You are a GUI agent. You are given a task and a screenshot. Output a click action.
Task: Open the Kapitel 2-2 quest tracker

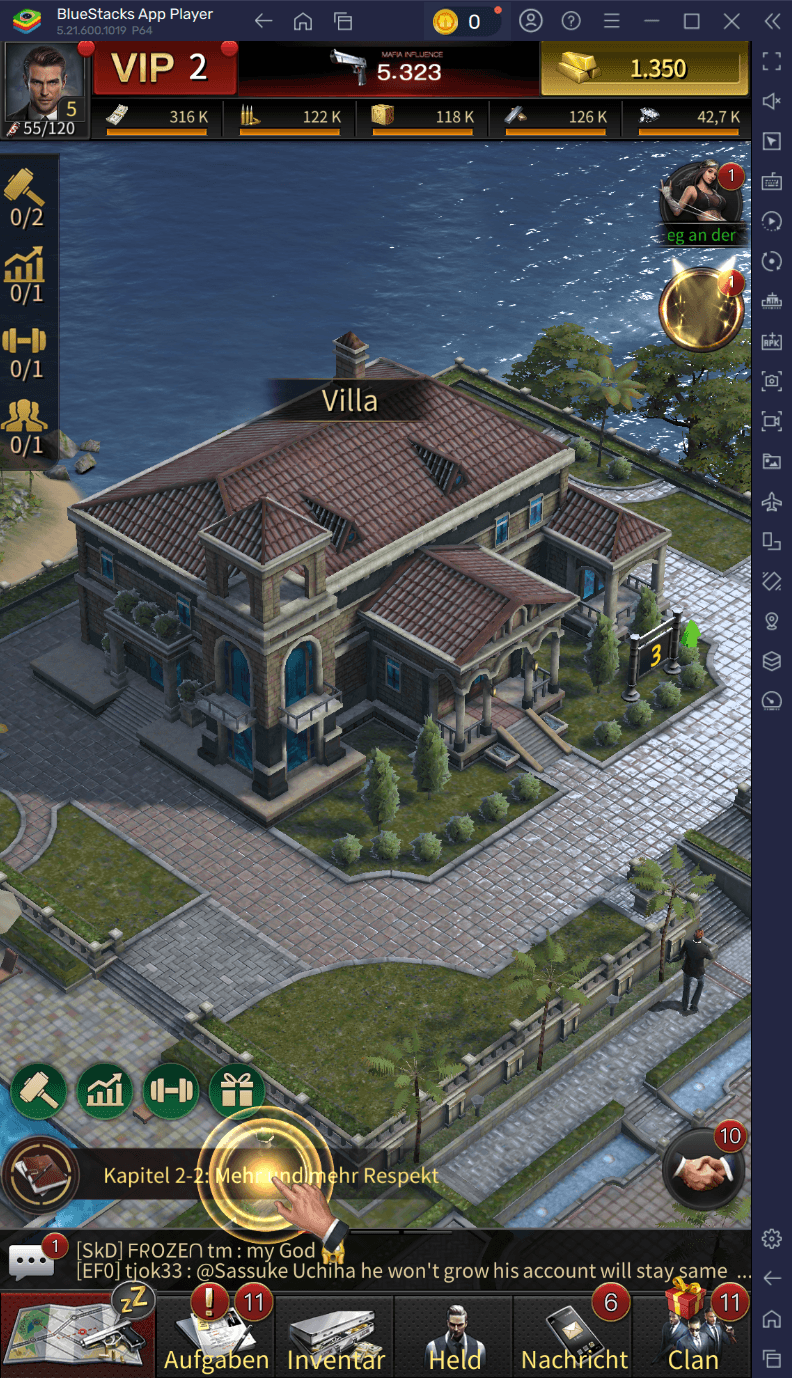(270, 1175)
